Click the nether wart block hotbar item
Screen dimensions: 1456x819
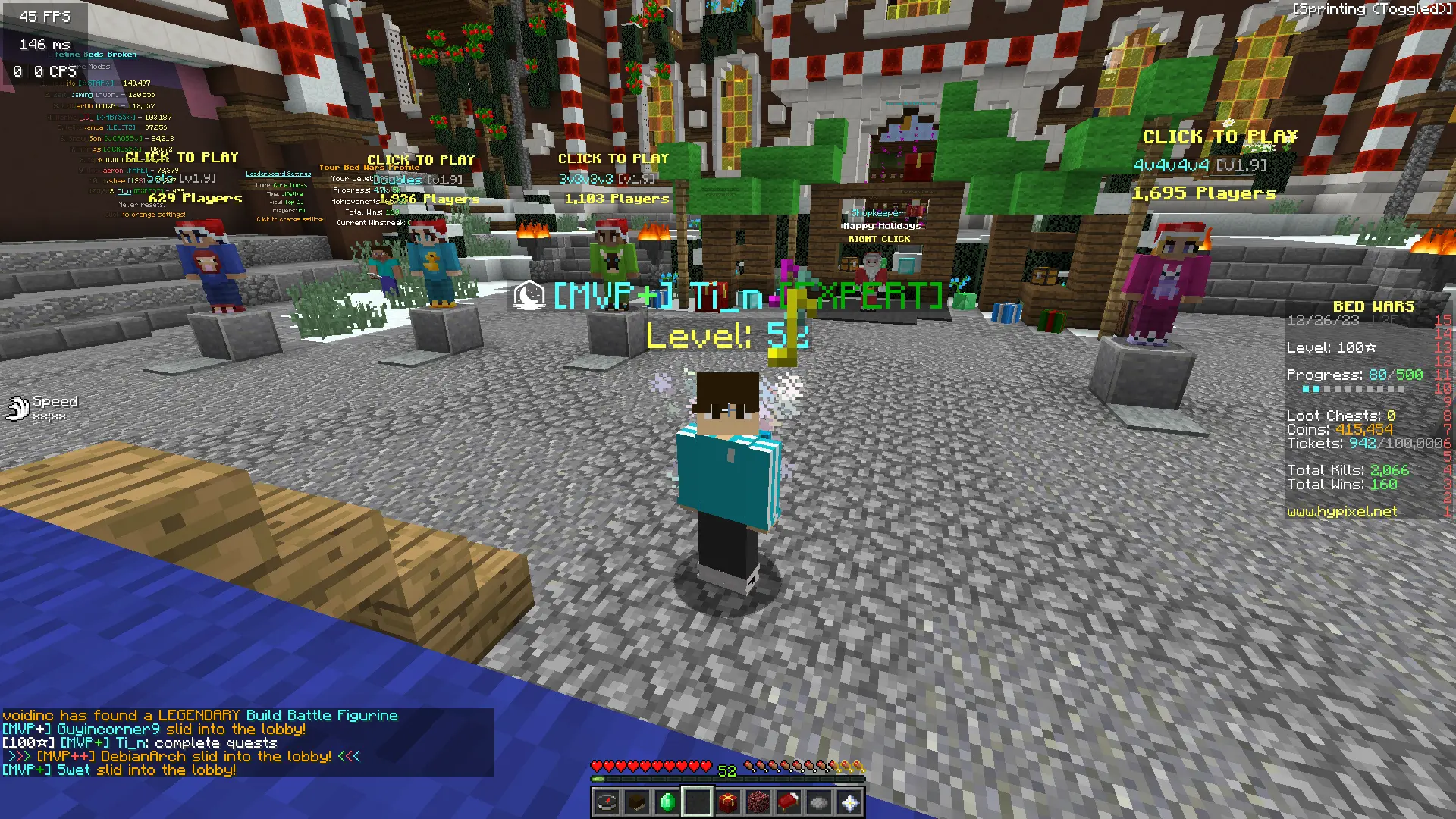757,800
